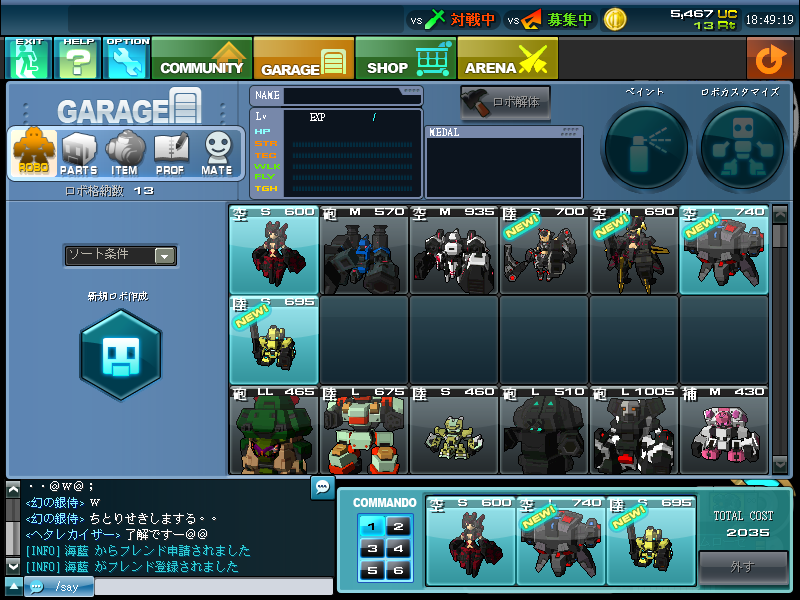Open the HELP menu
This screenshot has width=800, height=600.
click(x=78, y=59)
